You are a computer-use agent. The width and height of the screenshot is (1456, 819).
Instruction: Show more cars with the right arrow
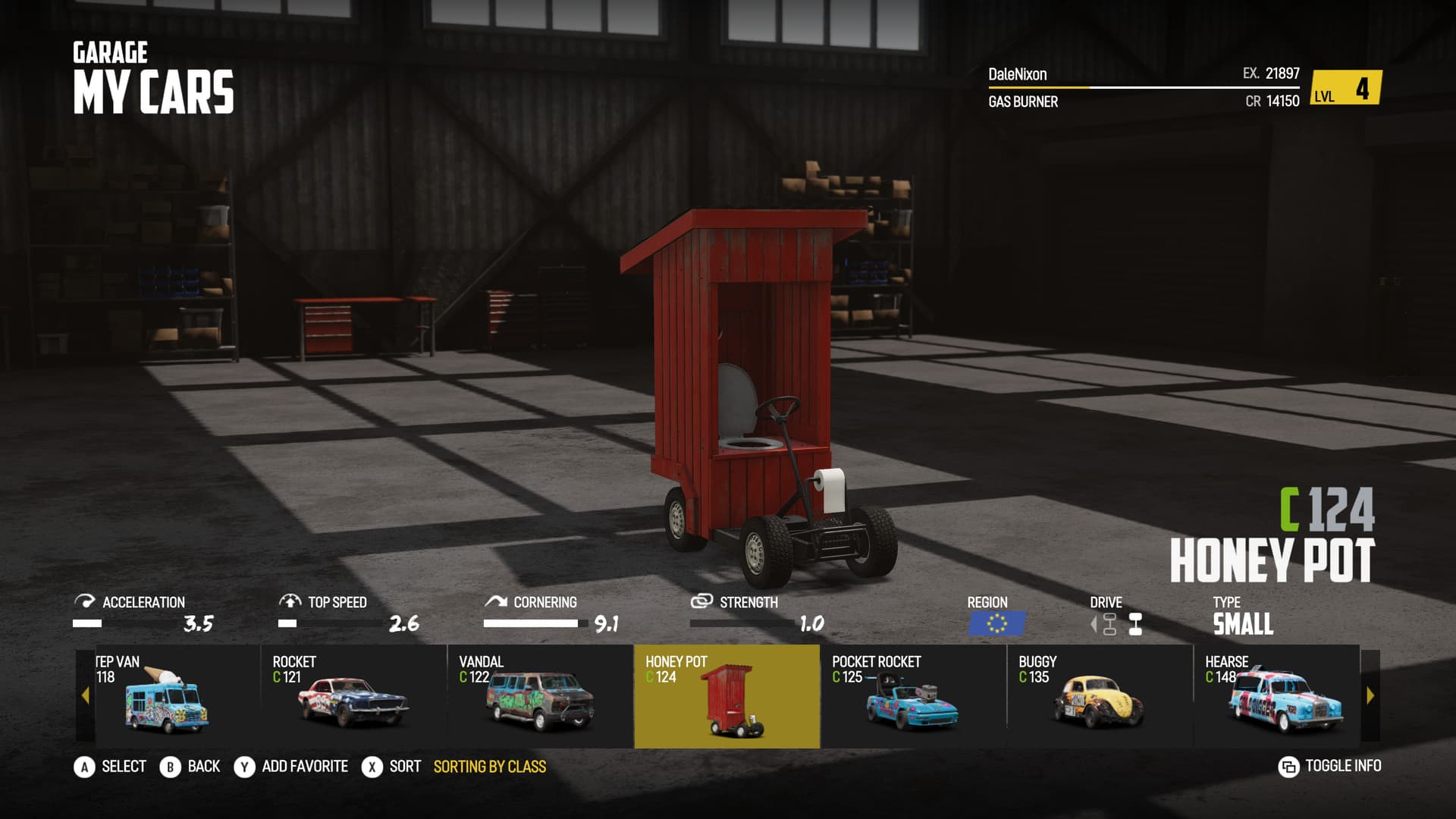[1370, 695]
